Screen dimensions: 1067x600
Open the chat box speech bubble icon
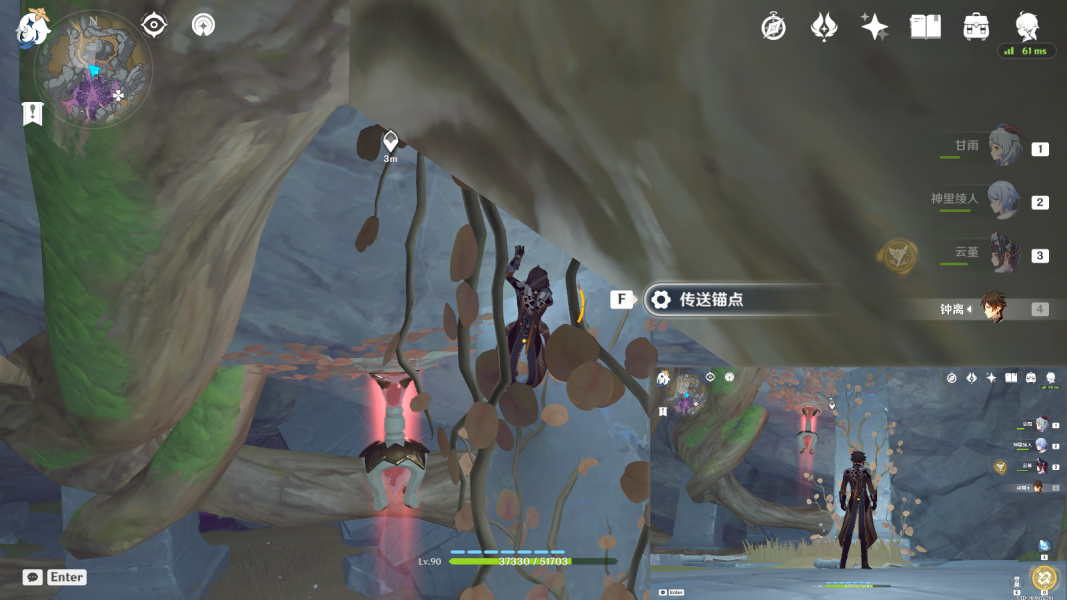pos(33,577)
